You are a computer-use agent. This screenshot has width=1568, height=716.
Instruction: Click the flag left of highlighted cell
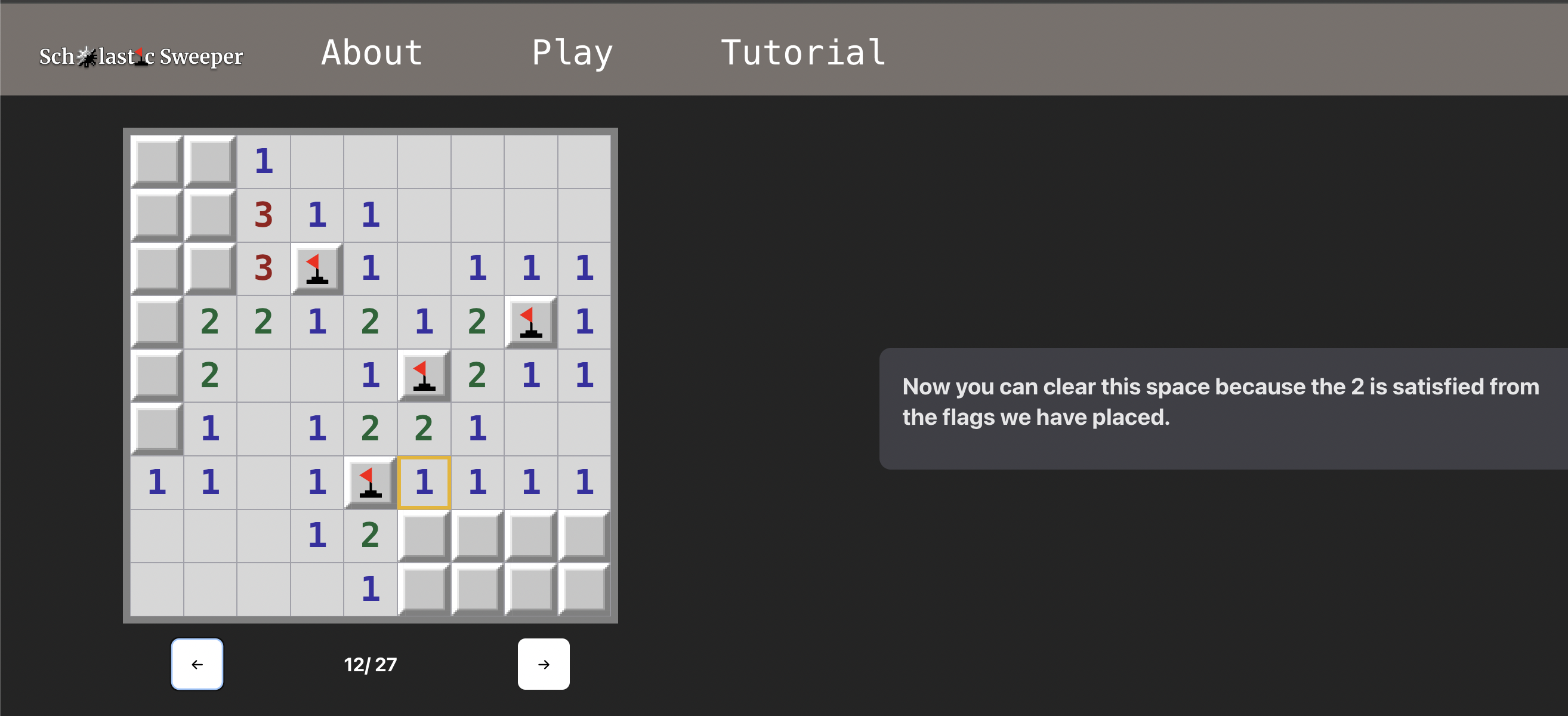(x=370, y=481)
